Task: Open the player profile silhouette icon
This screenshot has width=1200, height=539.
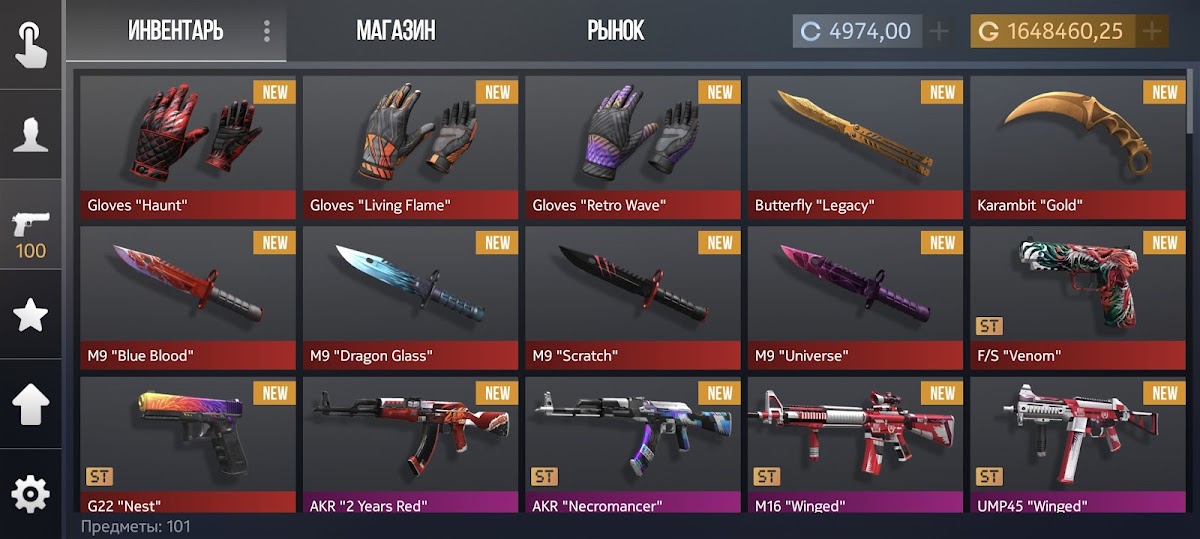Action: pyautogui.click(x=31, y=134)
